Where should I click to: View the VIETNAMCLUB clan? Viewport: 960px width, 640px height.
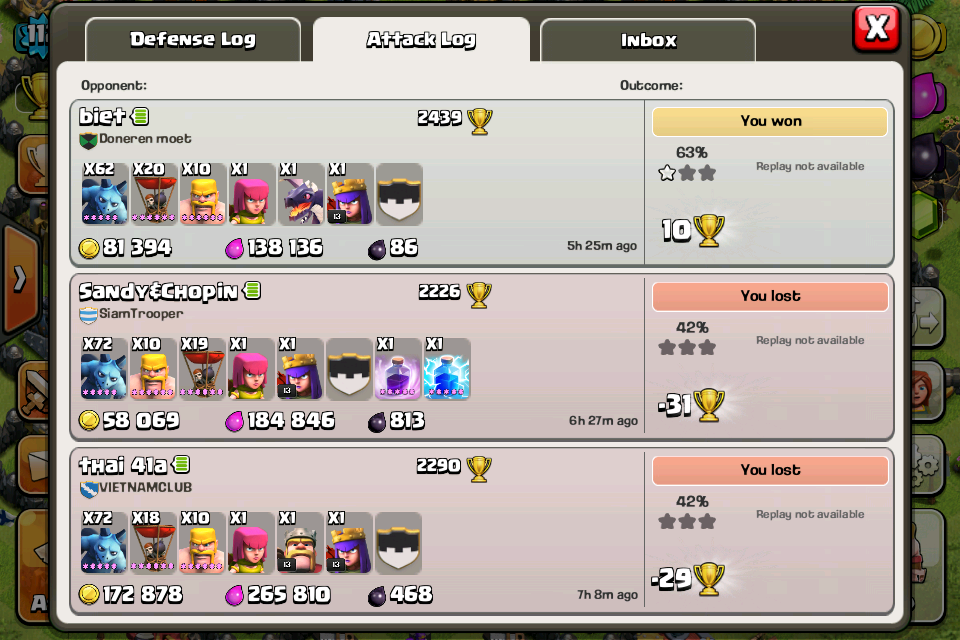pos(145,487)
